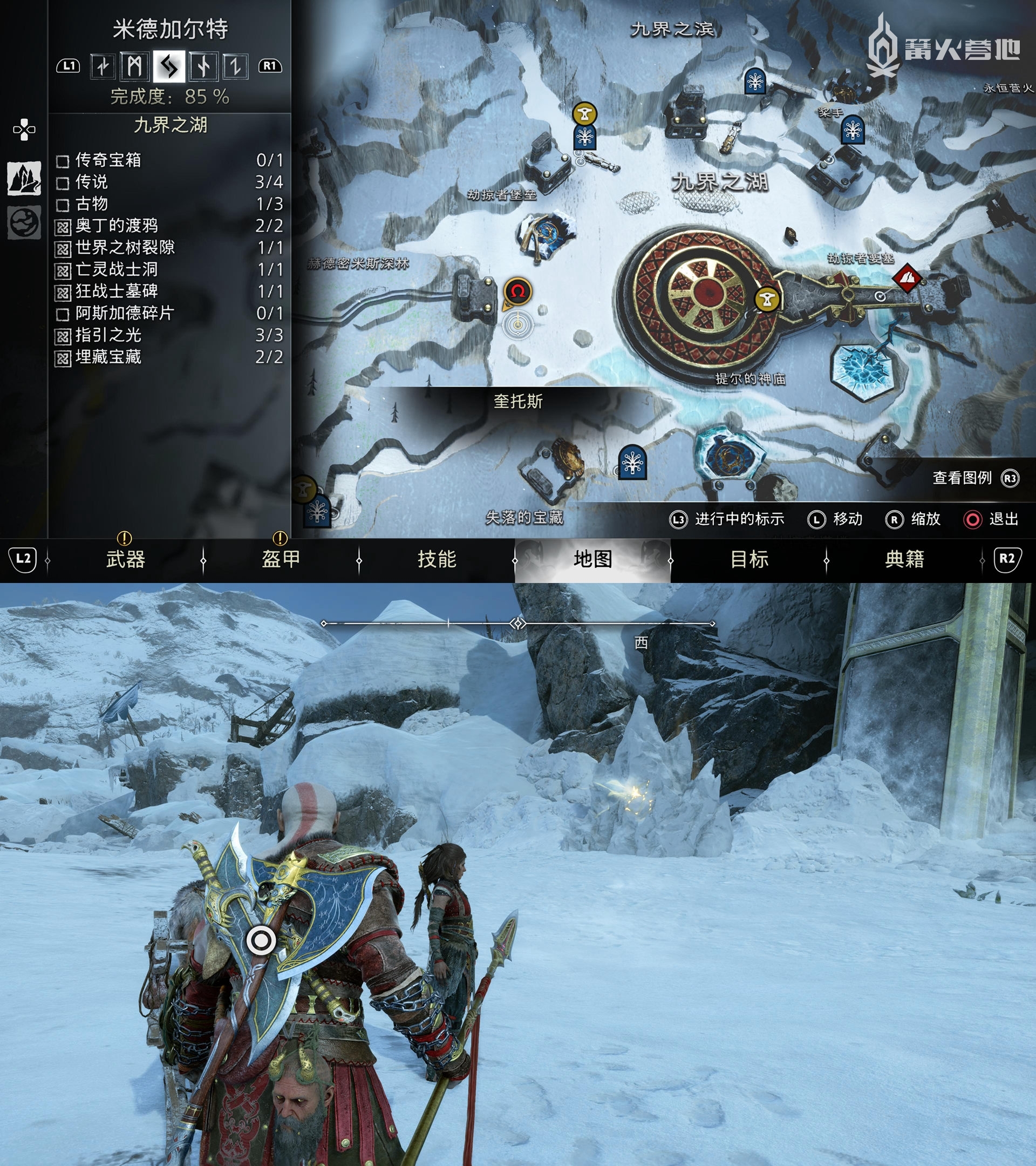Open the 典籍 tab
The image size is (1036, 1166).
tap(904, 559)
